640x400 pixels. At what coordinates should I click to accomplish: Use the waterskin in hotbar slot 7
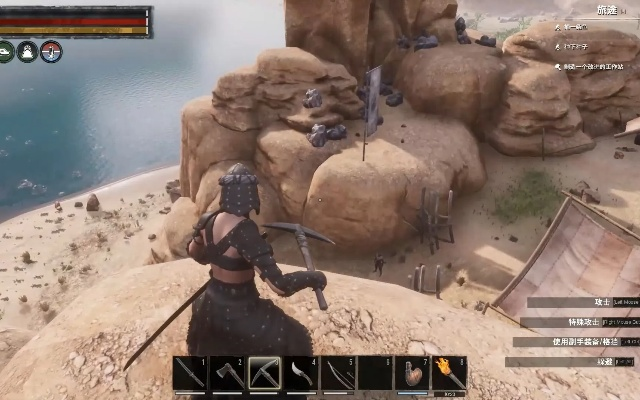coord(412,373)
